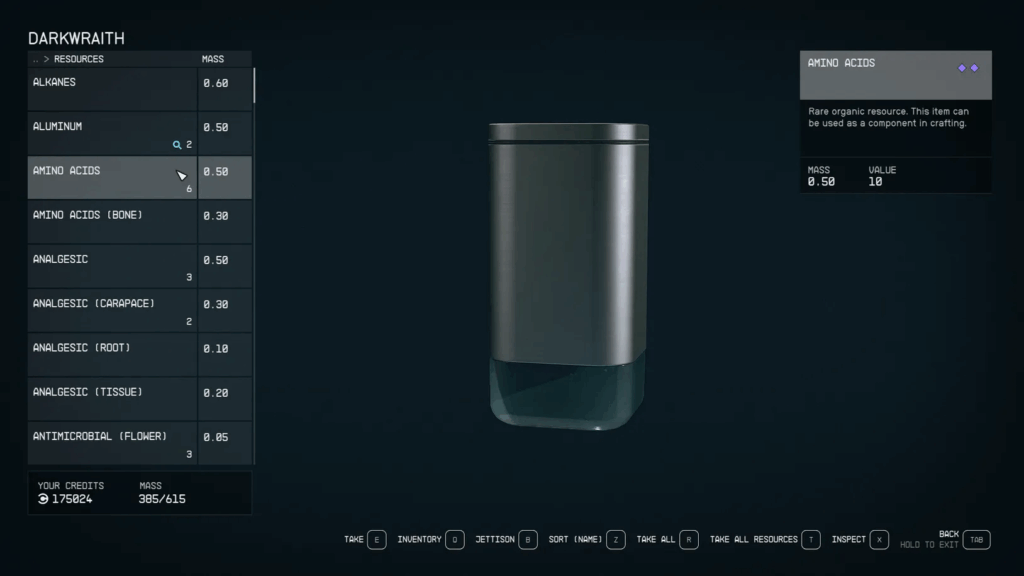
Task: Pick the Amino Acids (Bone) entry
Action: click(x=112, y=221)
